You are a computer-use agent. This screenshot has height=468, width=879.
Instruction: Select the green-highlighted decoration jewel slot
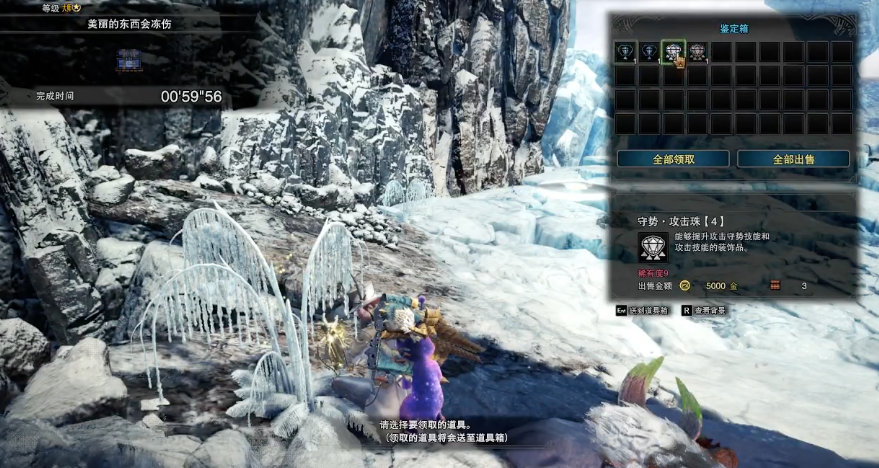pos(673,52)
